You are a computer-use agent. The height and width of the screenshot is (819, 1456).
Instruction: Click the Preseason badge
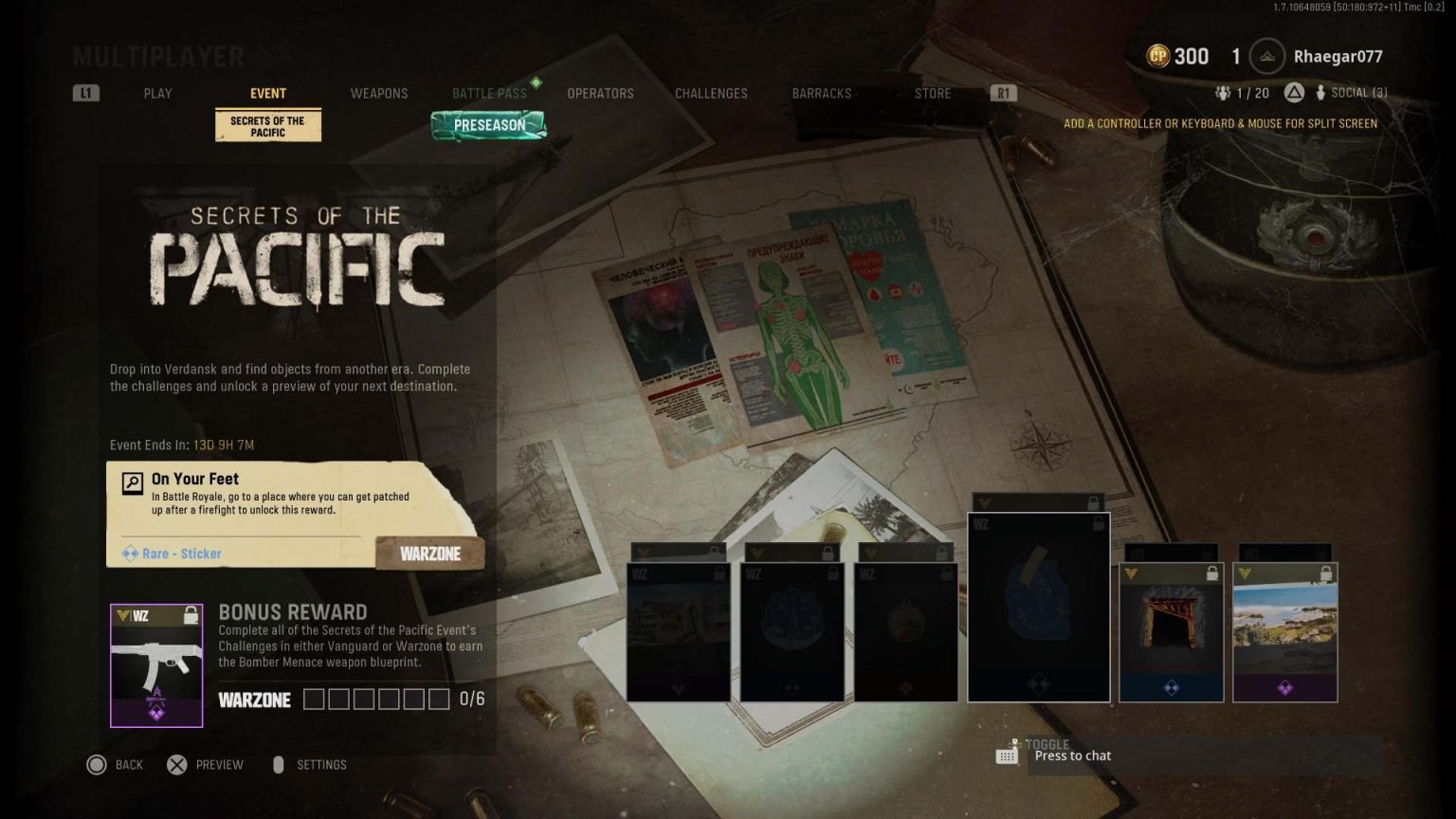489,125
